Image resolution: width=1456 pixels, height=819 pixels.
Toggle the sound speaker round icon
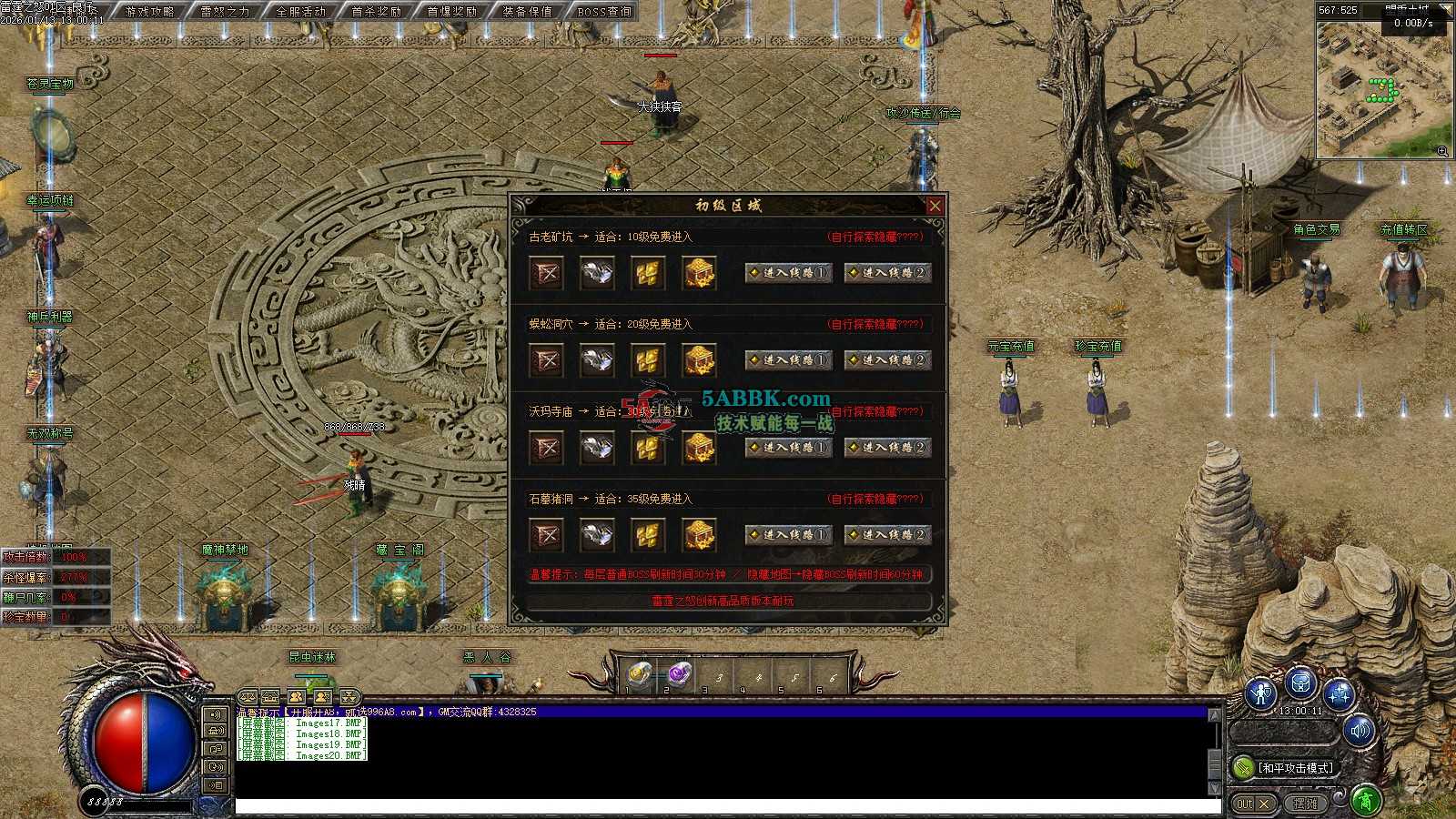pos(1360,731)
